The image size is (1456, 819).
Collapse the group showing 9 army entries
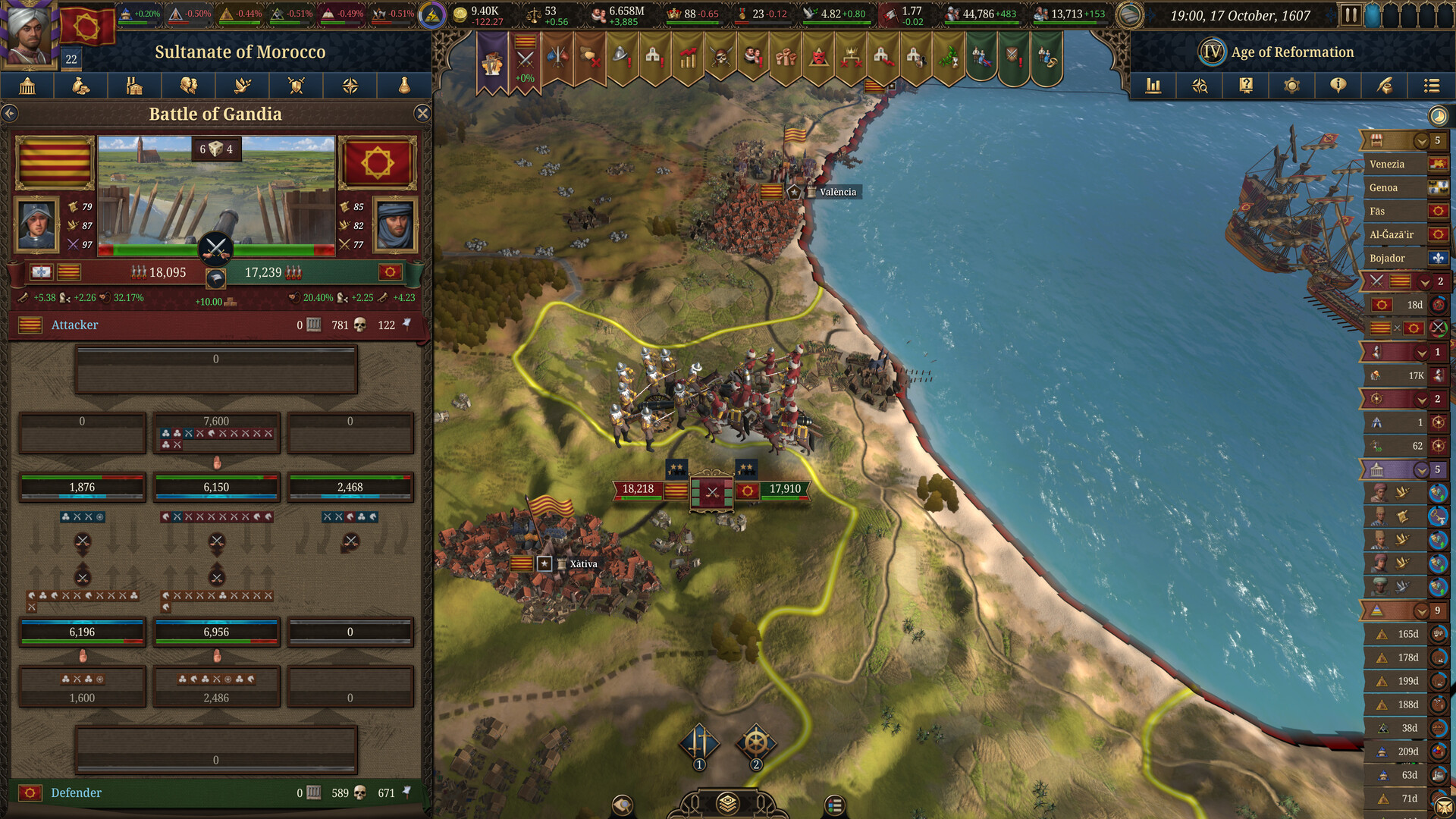(1422, 610)
